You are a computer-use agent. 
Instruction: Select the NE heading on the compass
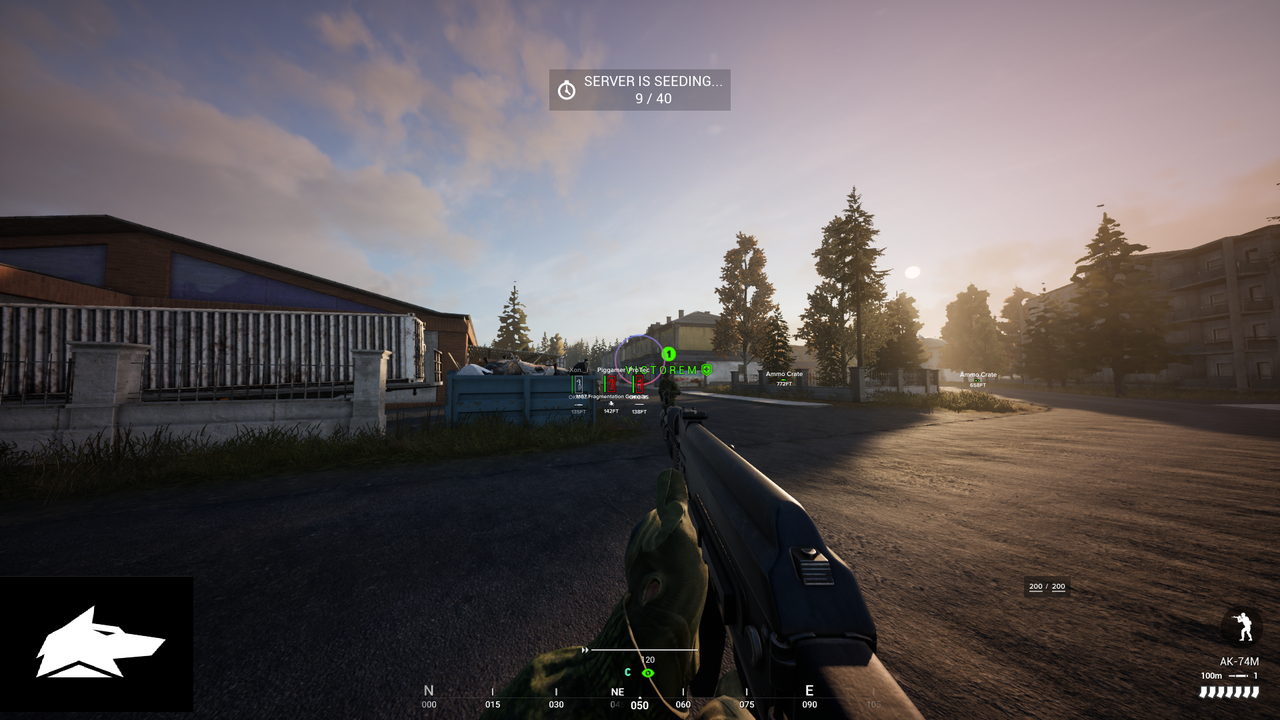click(x=617, y=691)
